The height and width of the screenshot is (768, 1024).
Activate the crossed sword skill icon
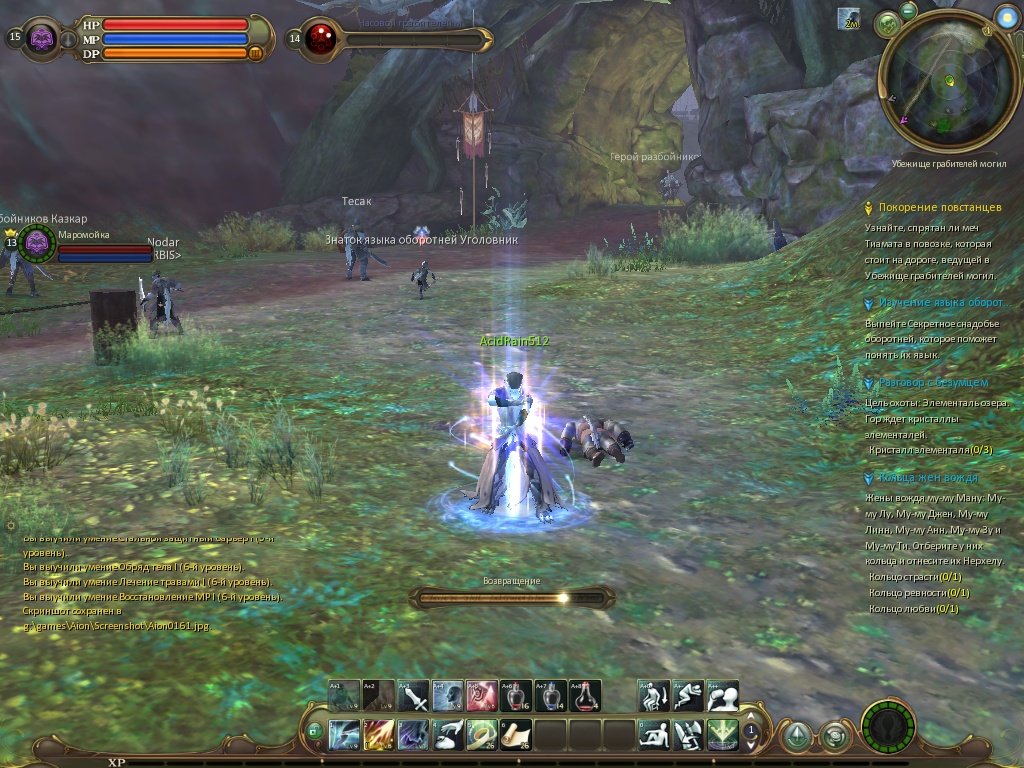(413, 695)
